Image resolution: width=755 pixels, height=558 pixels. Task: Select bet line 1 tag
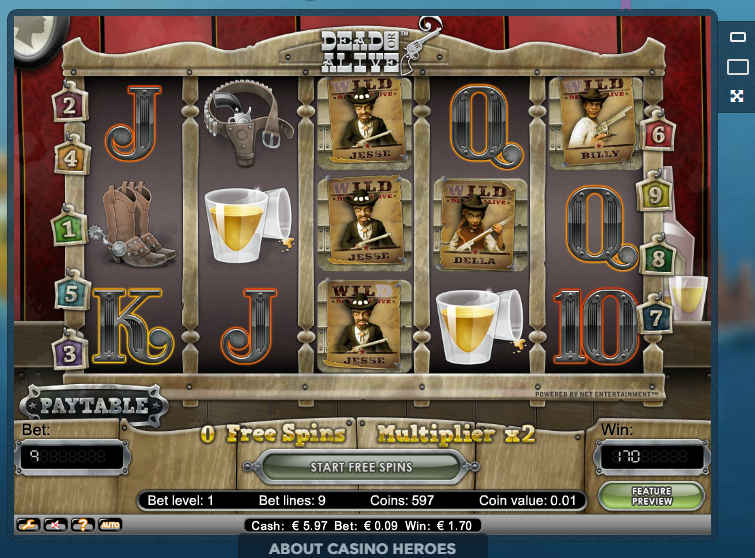click(70, 230)
